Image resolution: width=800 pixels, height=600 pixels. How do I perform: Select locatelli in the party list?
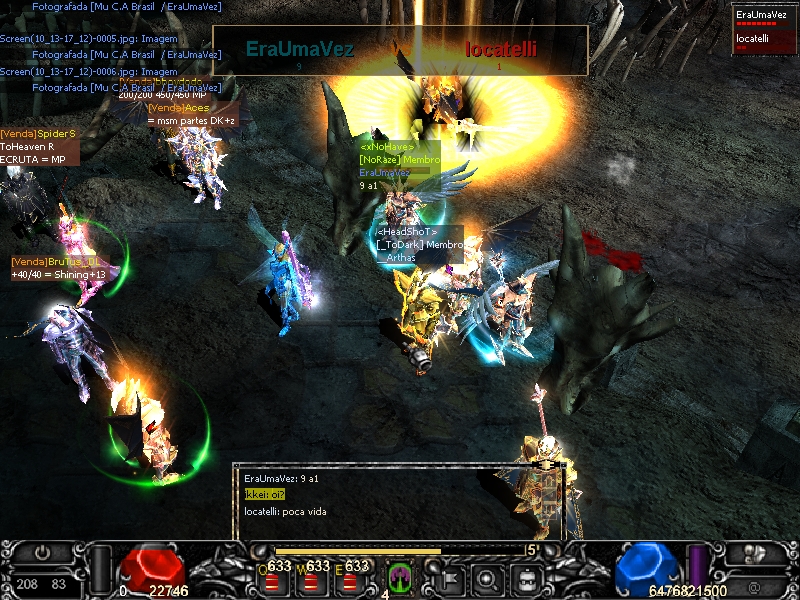(765, 41)
